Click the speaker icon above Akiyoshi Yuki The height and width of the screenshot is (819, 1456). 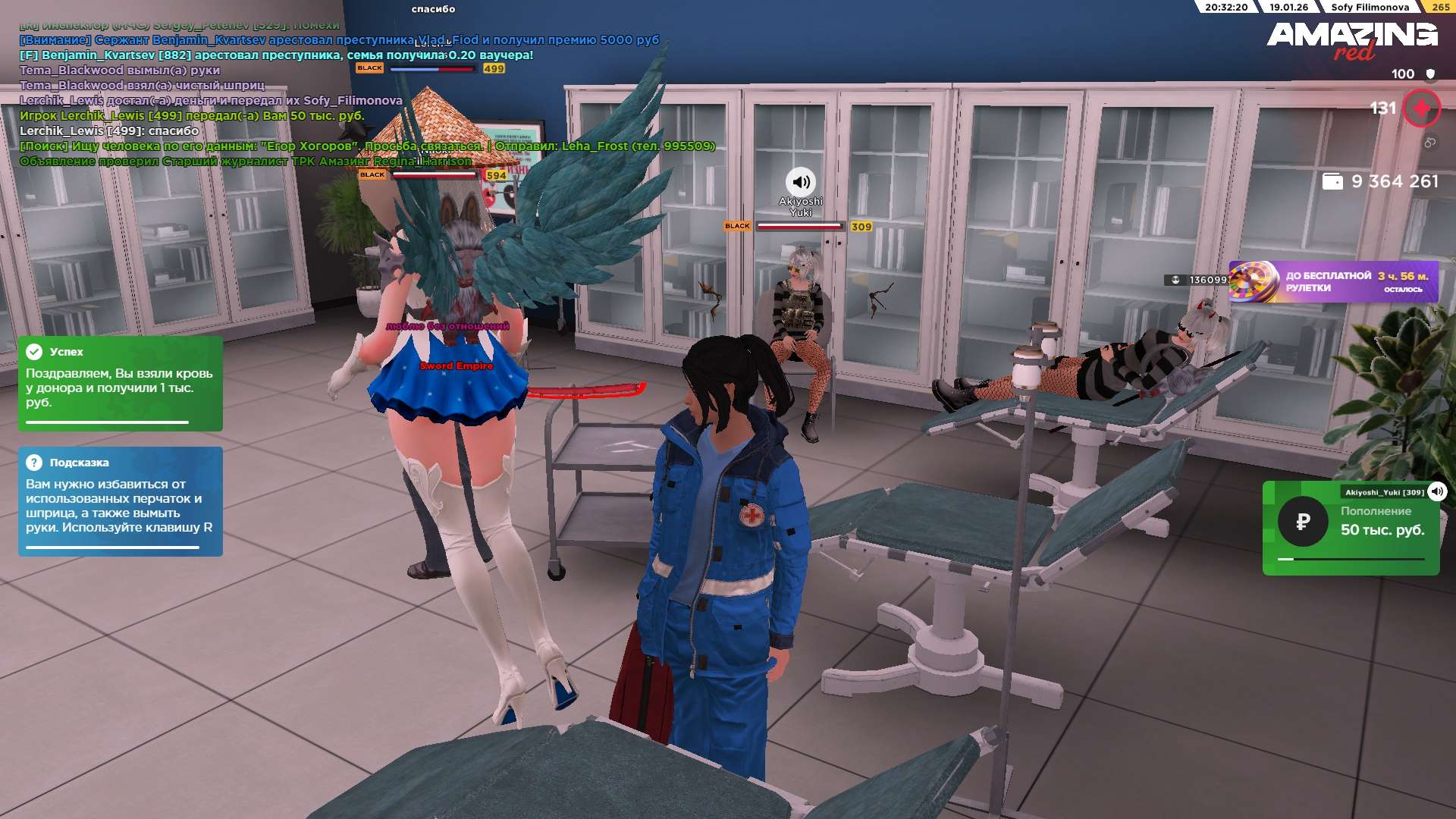click(x=800, y=182)
